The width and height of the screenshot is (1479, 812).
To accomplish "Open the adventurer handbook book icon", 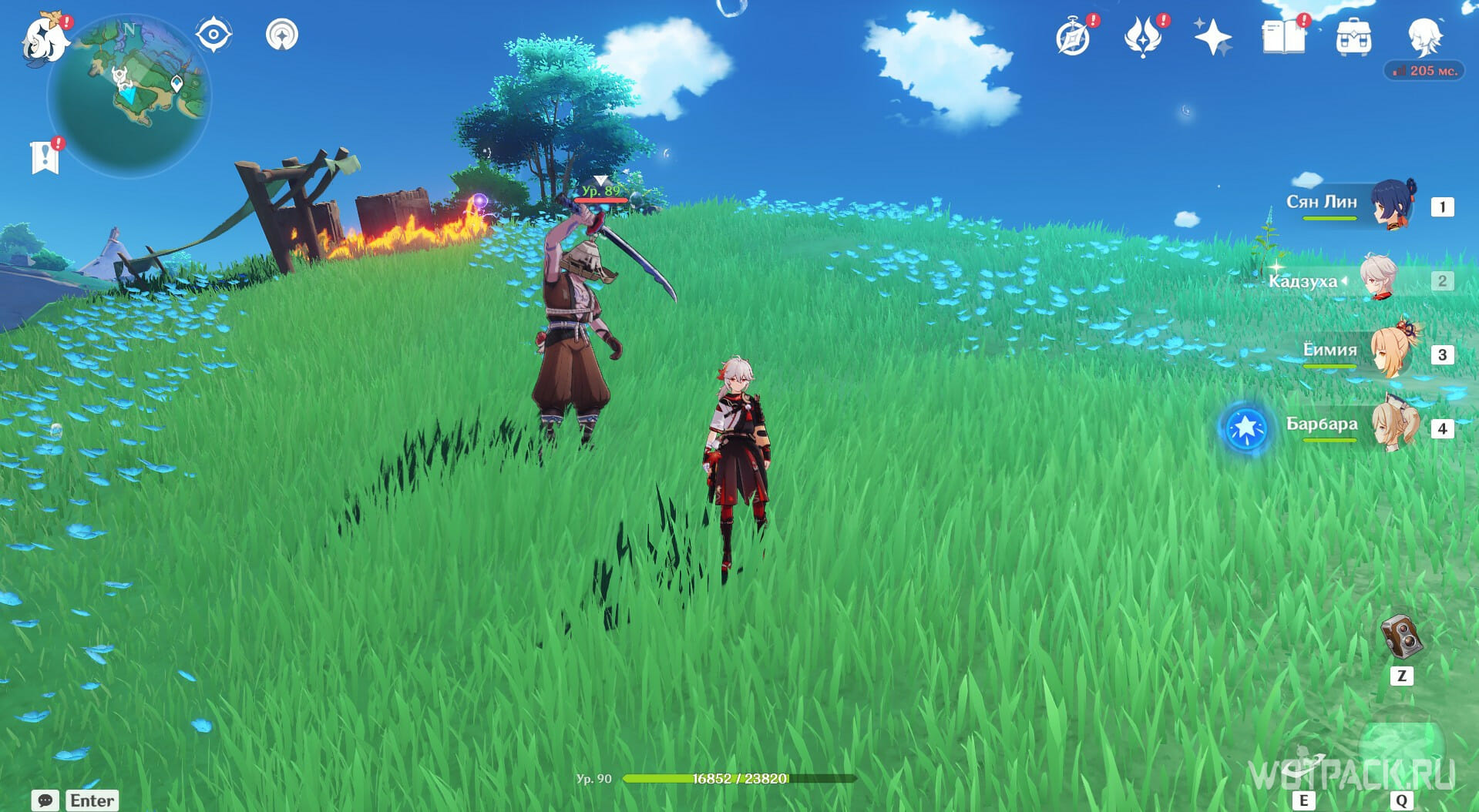I will (1282, 37).
